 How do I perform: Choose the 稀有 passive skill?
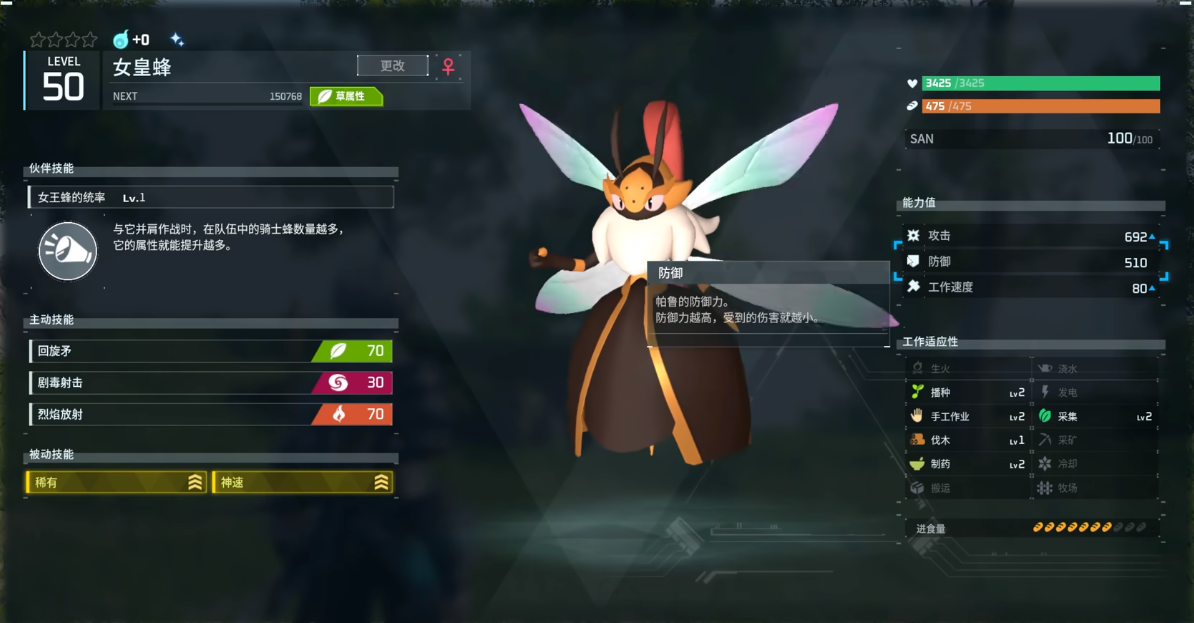[x=116, y=483]
